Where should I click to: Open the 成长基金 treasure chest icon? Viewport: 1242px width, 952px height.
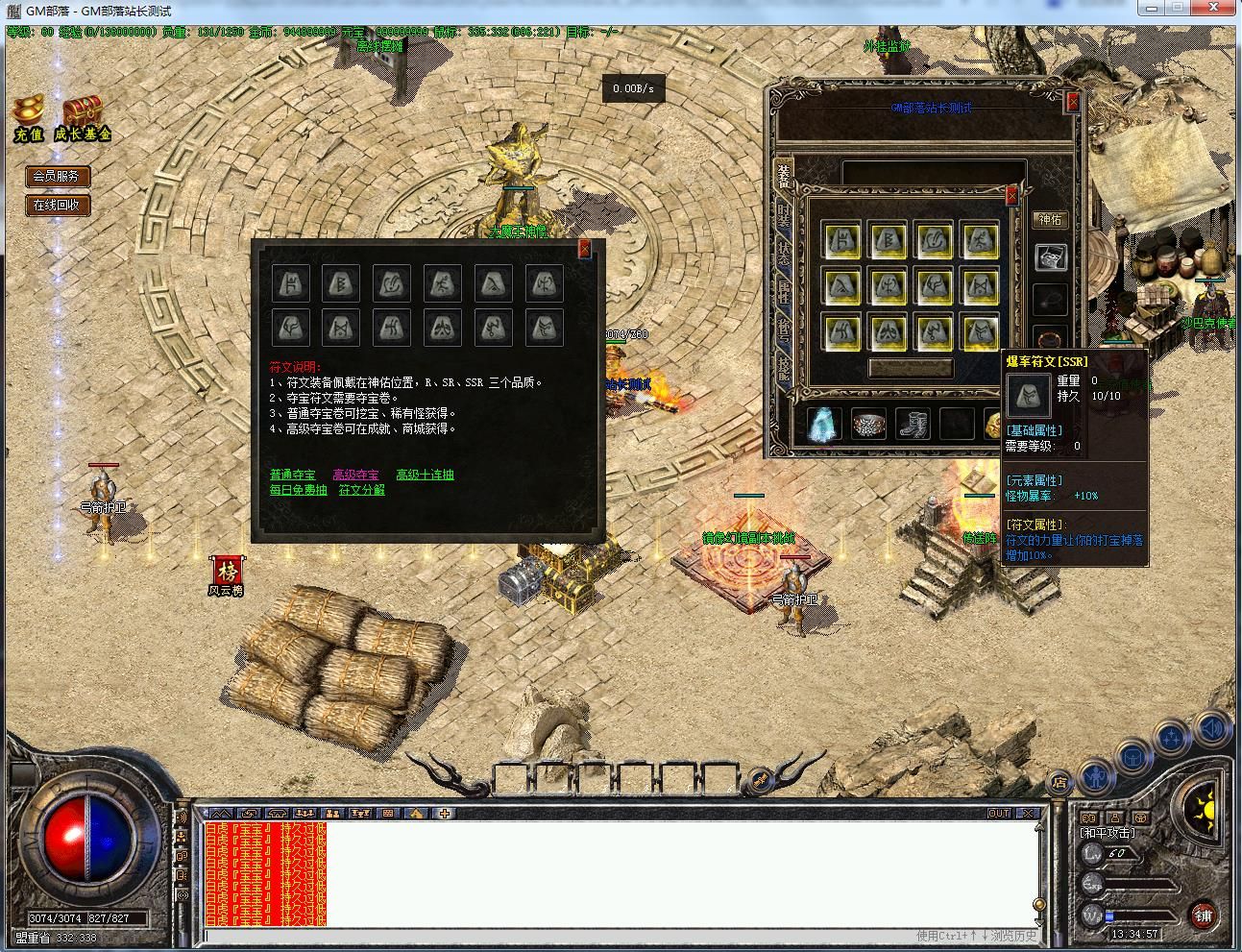(x=83, y=118)
